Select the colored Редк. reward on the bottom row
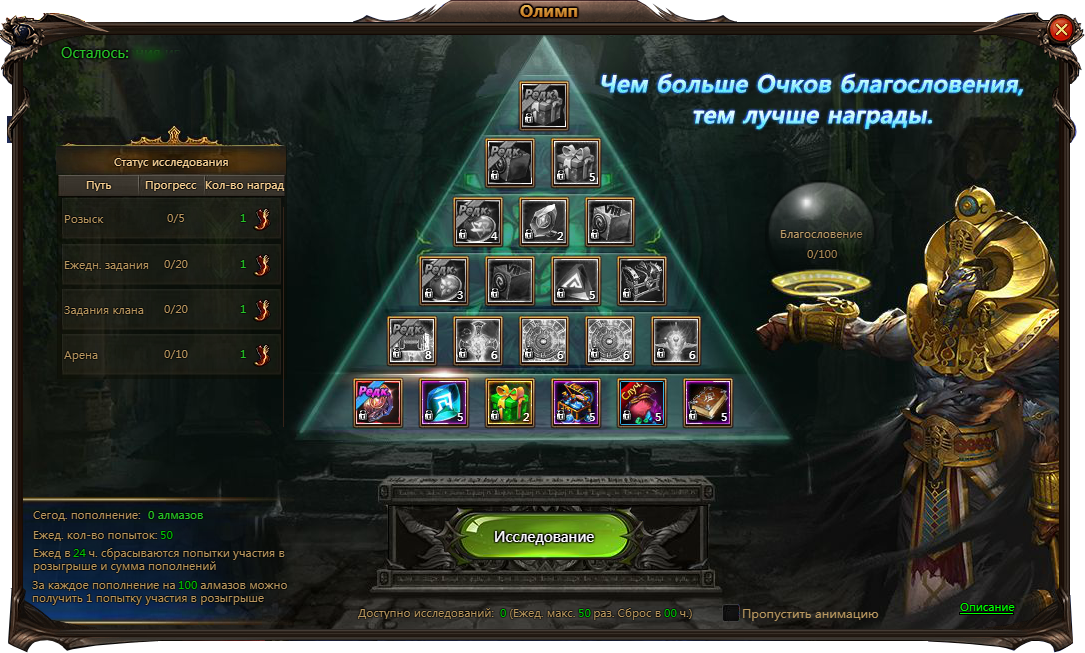 pyautogui.click(x=378, y=403)
